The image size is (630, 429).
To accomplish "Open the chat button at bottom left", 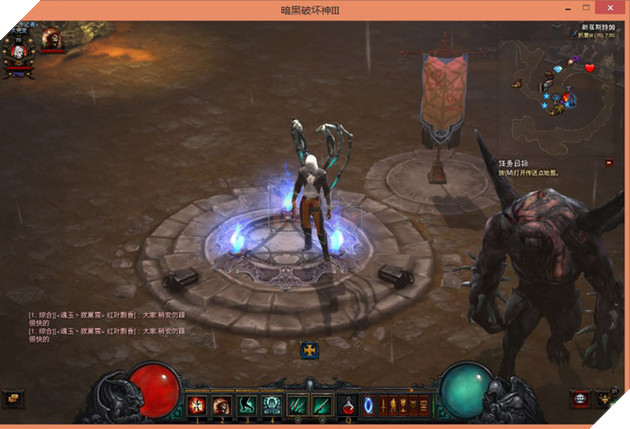I will pos(13,398).
